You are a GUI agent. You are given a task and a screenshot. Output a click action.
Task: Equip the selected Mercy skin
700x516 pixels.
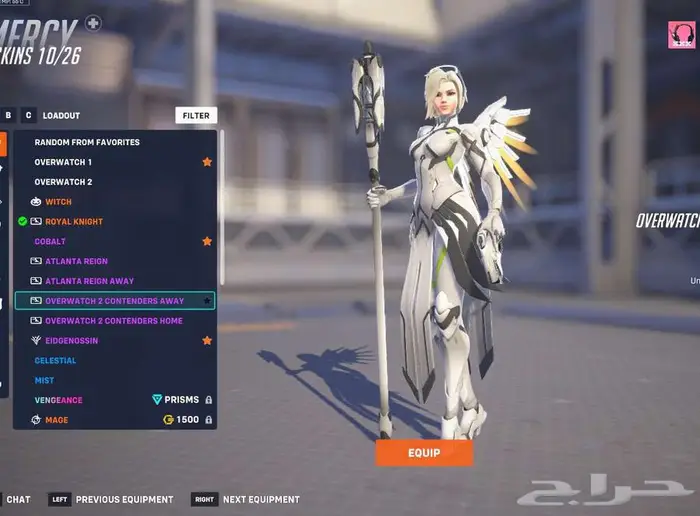[424, 452]
